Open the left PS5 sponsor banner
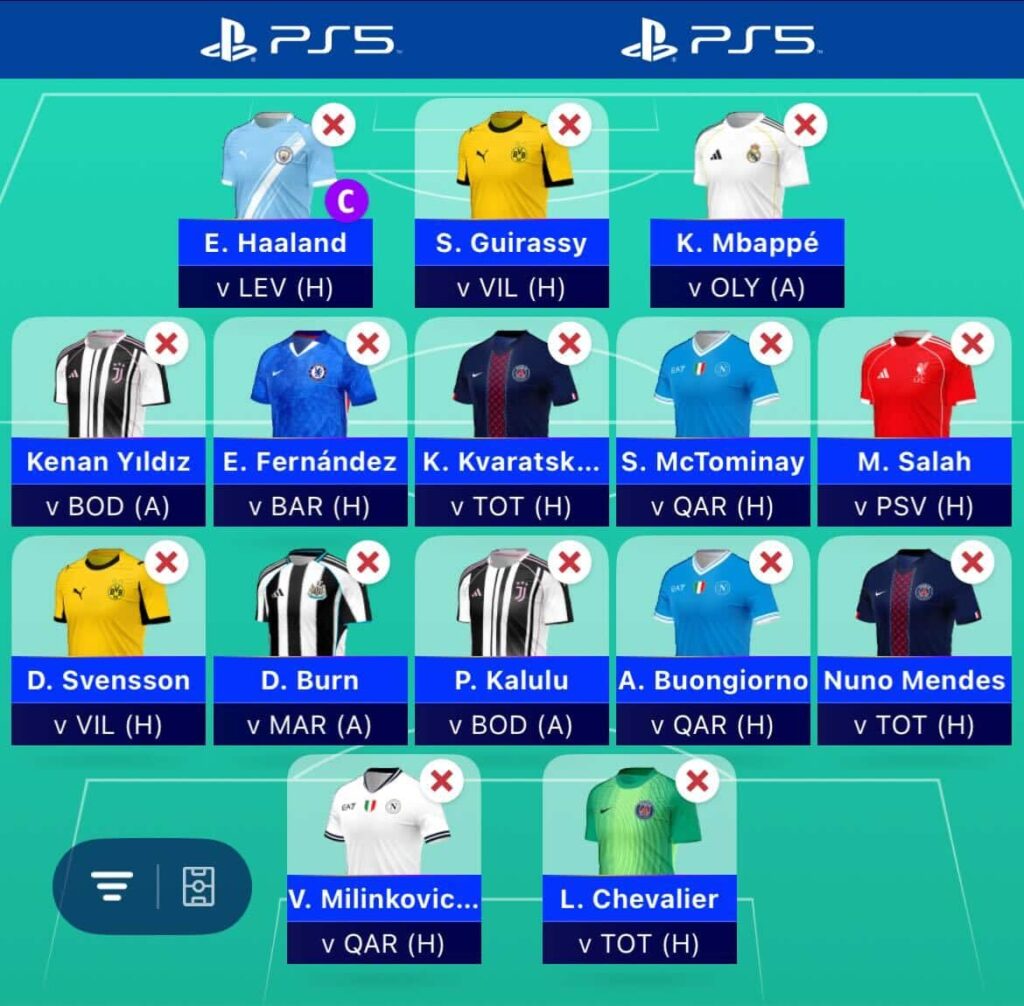Screen dimensions: 1024x1006 (300, 40)
